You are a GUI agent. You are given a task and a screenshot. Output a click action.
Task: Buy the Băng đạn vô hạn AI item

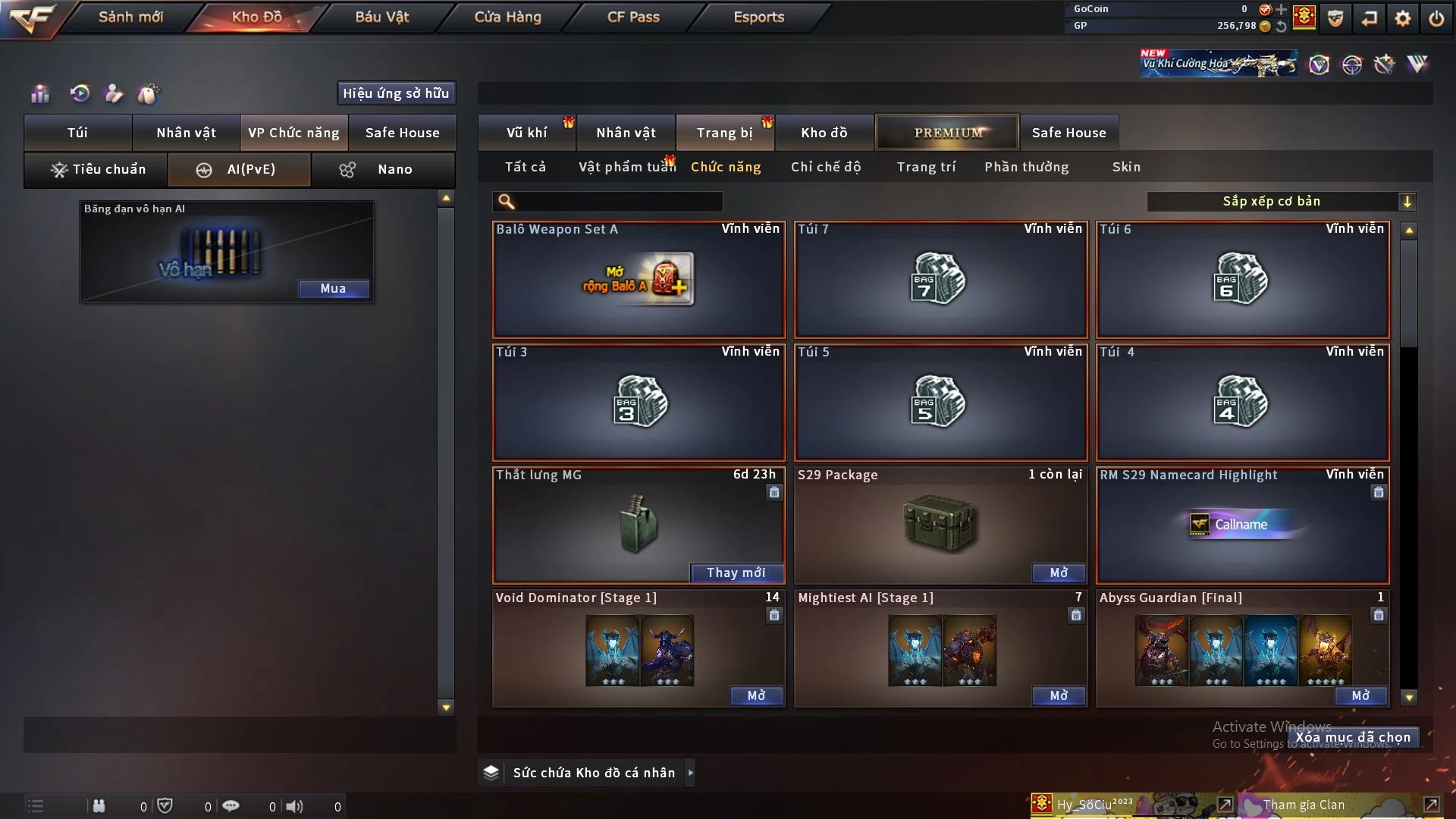pyautogui.click(x=333, y=288)
